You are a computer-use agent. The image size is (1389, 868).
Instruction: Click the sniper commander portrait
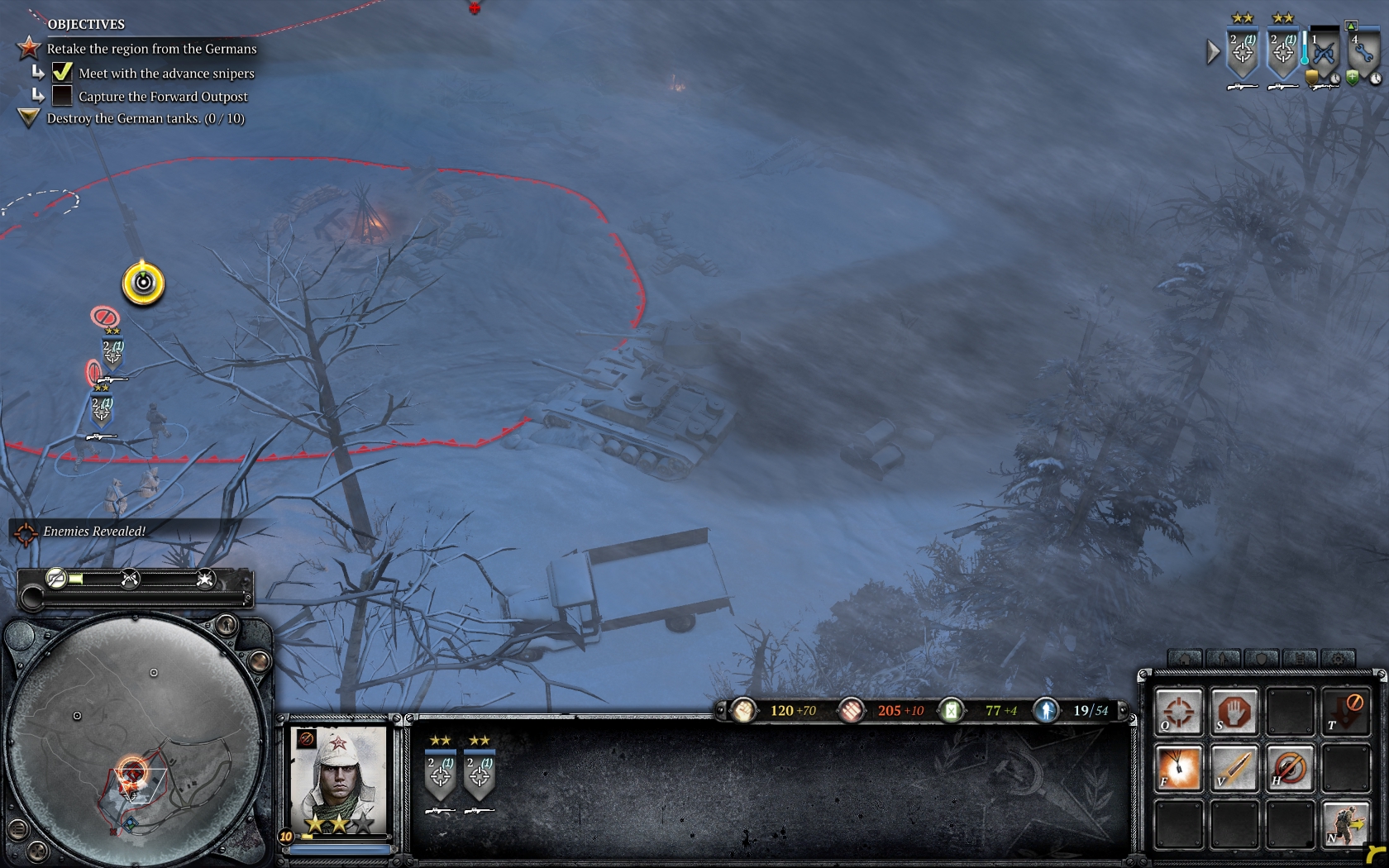(339, 779)
